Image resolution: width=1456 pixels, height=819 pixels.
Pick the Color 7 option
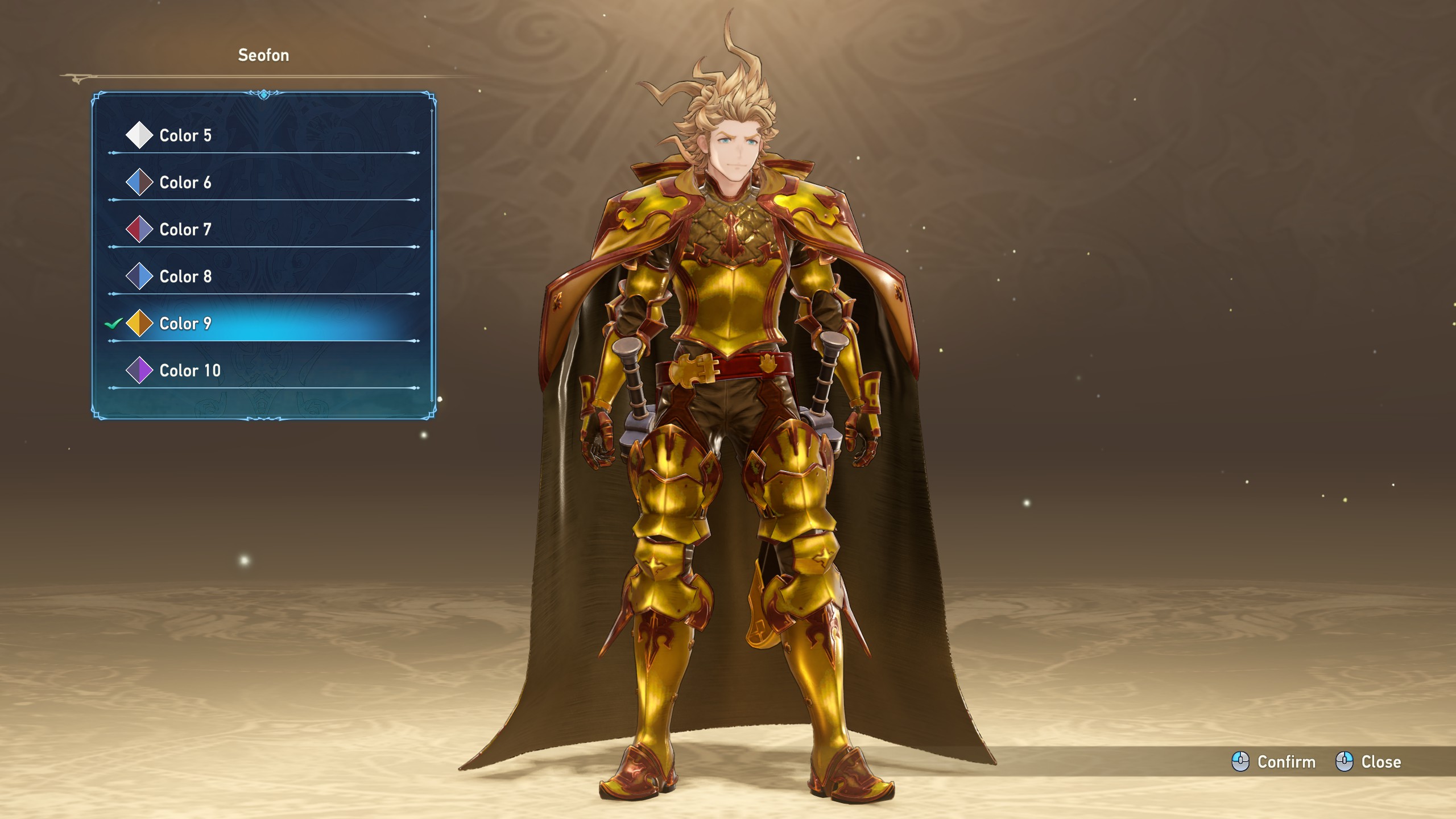coord(185,230)
